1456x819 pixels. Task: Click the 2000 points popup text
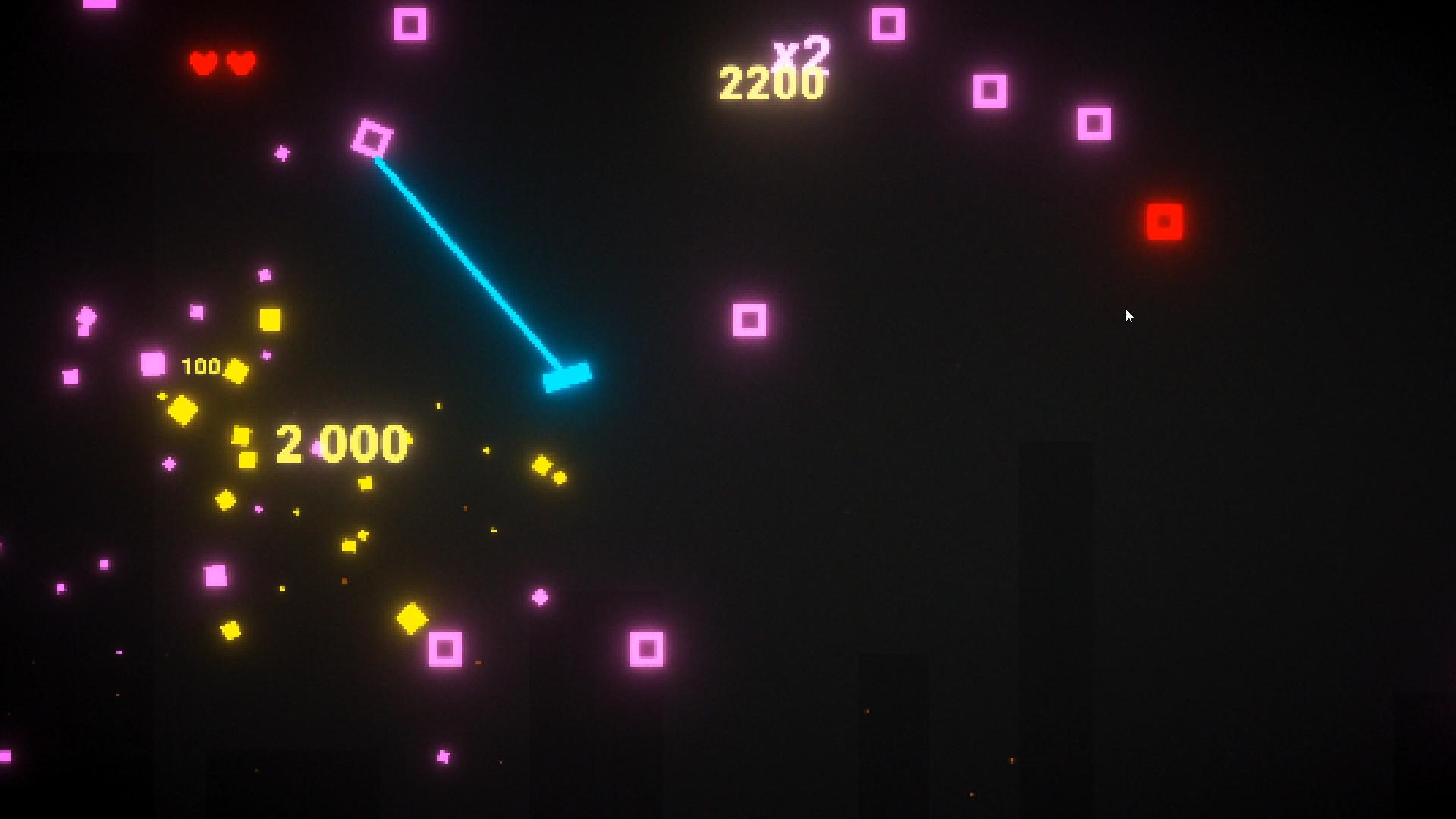pos(341,444)
